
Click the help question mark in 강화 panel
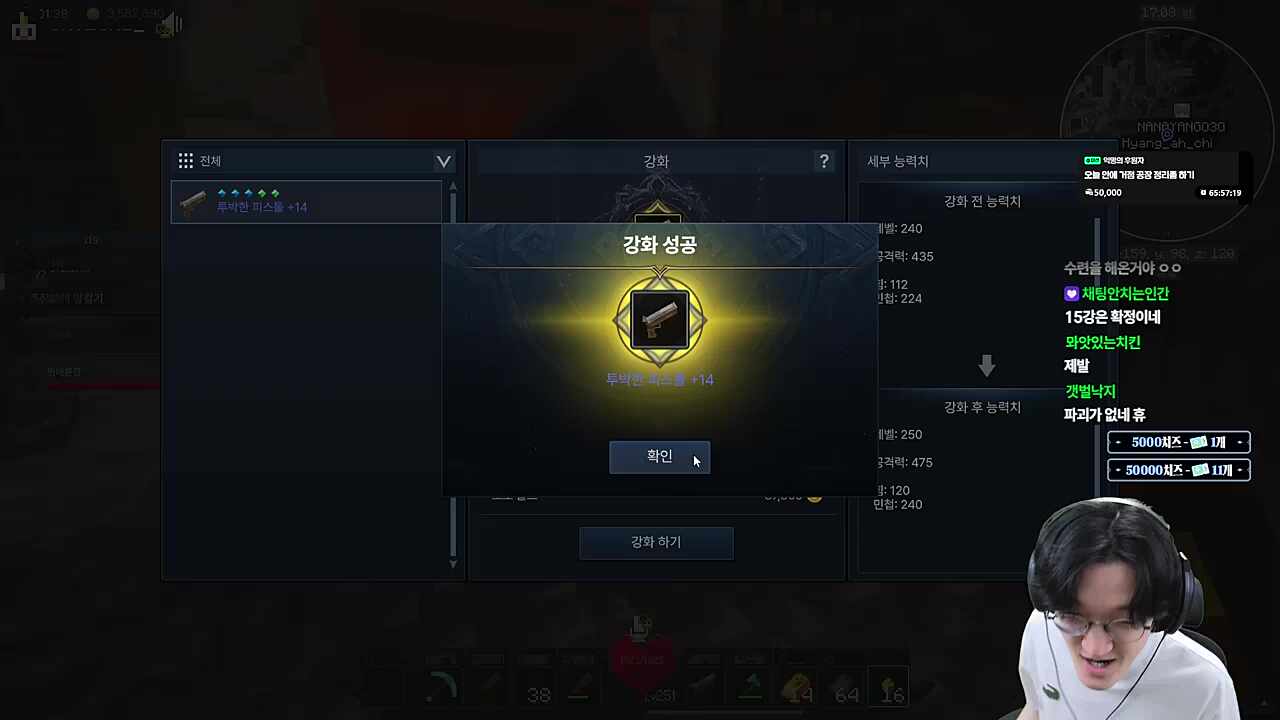point(823,161)
